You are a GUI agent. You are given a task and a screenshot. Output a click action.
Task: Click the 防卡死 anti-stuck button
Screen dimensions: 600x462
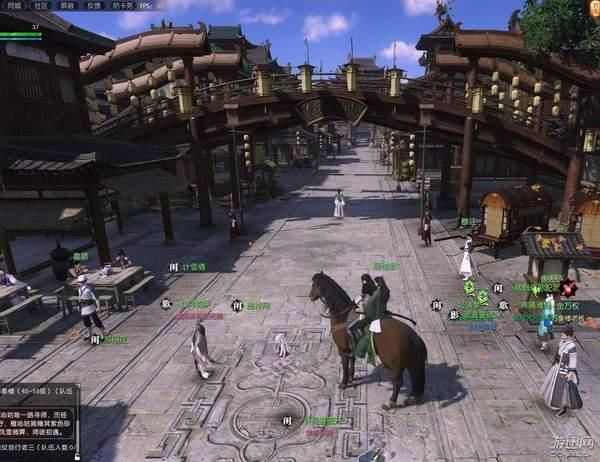[x=124, y=5]
